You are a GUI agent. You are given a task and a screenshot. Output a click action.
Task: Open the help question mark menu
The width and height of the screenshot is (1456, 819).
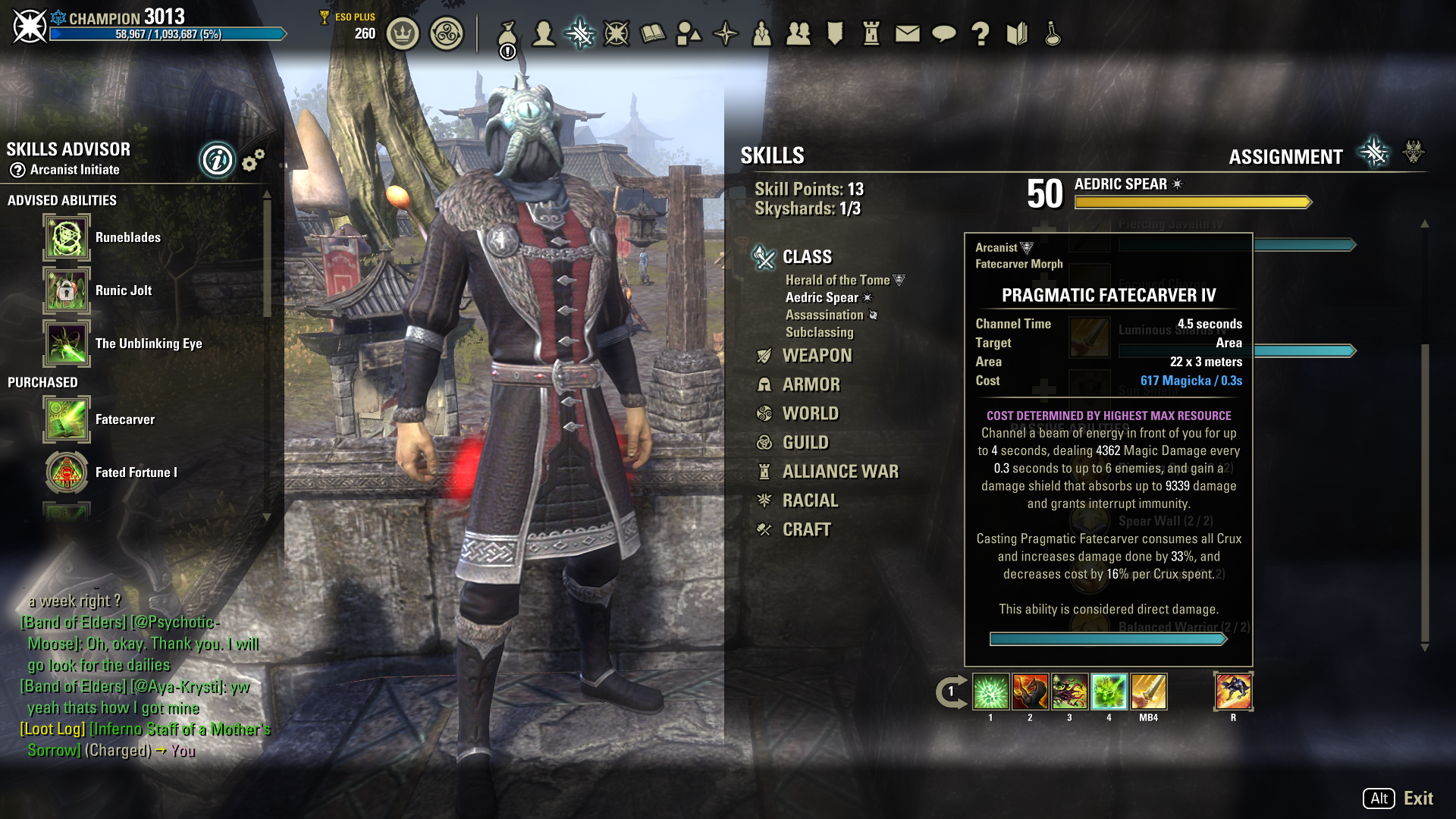tap(981, 33)
